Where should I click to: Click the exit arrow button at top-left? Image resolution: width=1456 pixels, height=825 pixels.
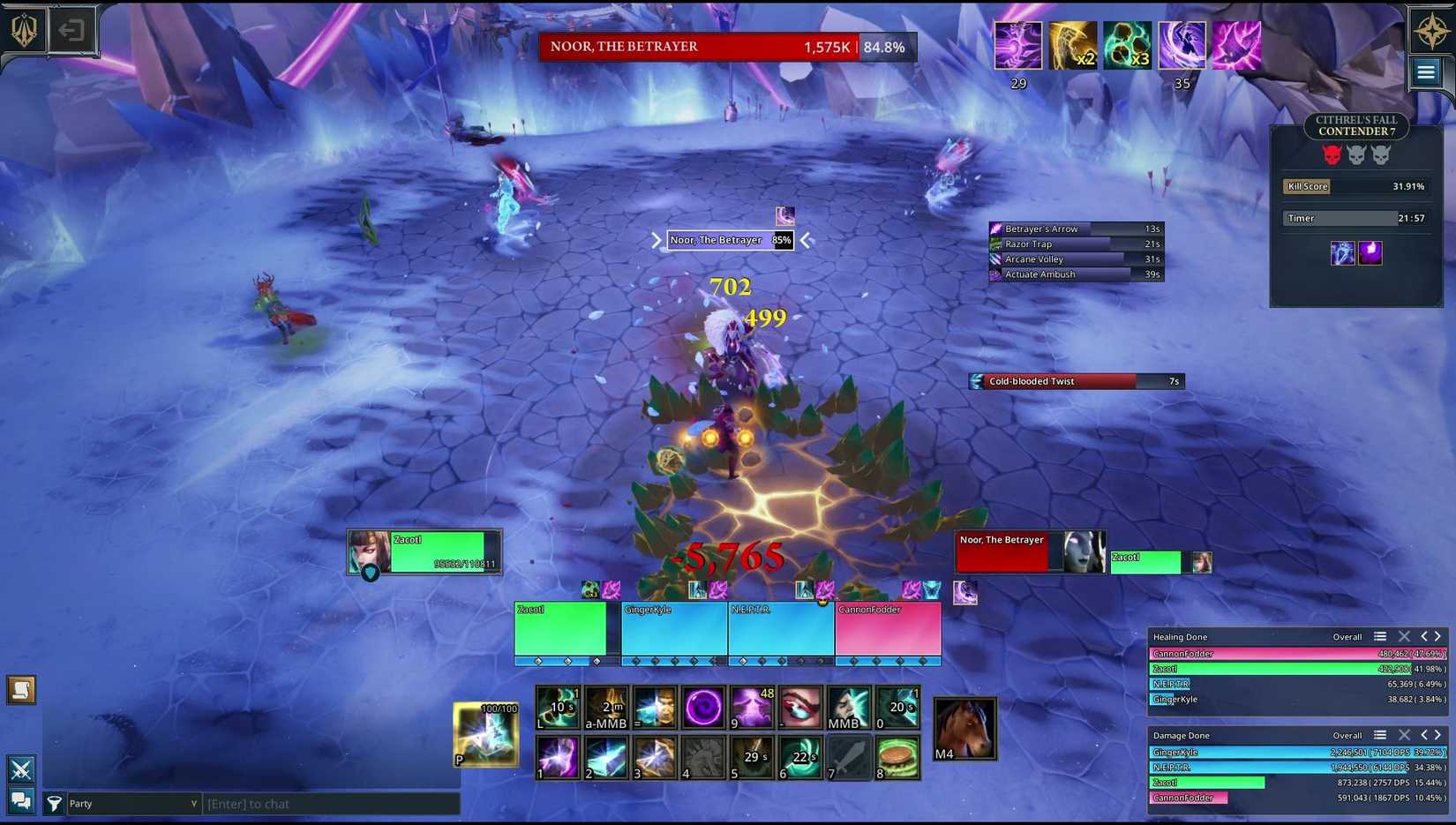coord(71,31)
